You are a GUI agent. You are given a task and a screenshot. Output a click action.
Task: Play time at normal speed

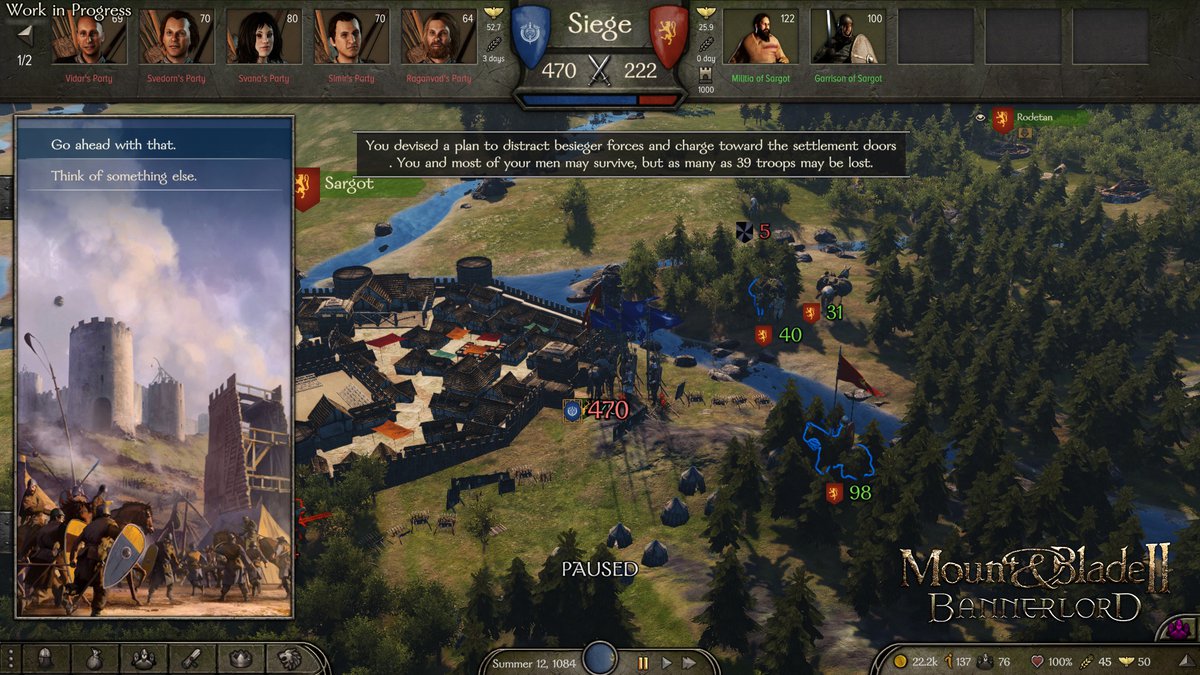pyautogui.click(x=666, y=662)
